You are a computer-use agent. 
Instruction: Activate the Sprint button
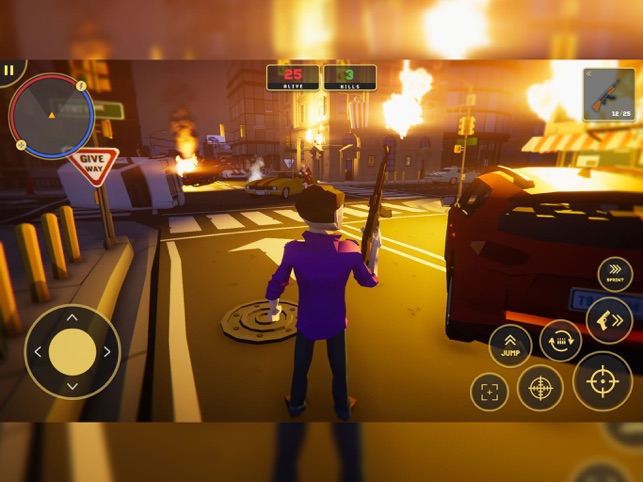pyautogui.click(x=615, y=274)
